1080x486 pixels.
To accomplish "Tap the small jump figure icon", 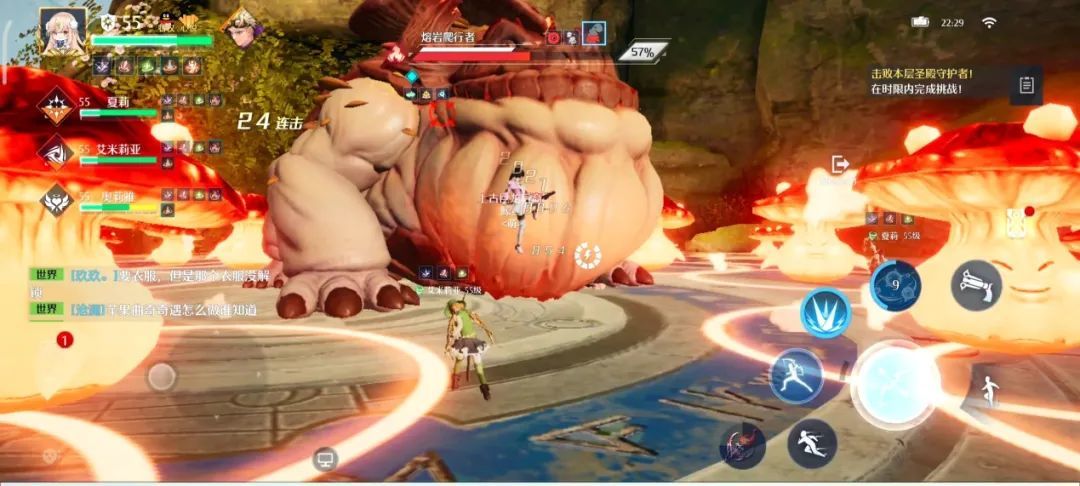I will click(x=989, y=390).
